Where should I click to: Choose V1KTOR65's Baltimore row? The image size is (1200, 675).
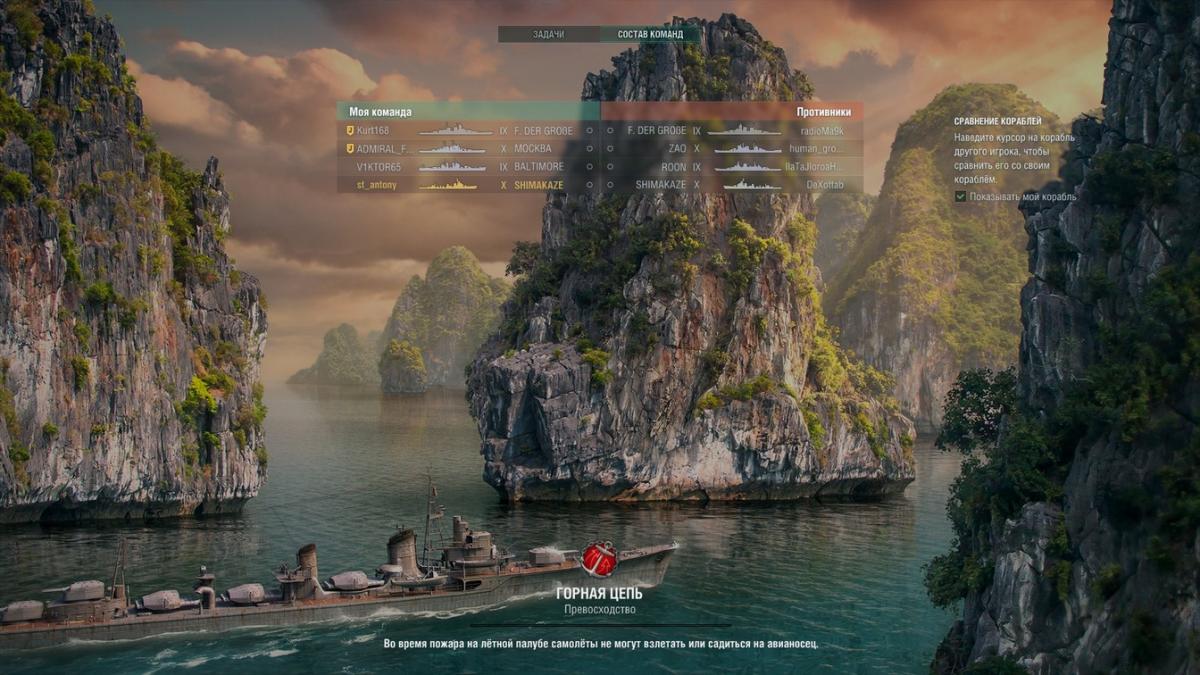click(468, 167)
